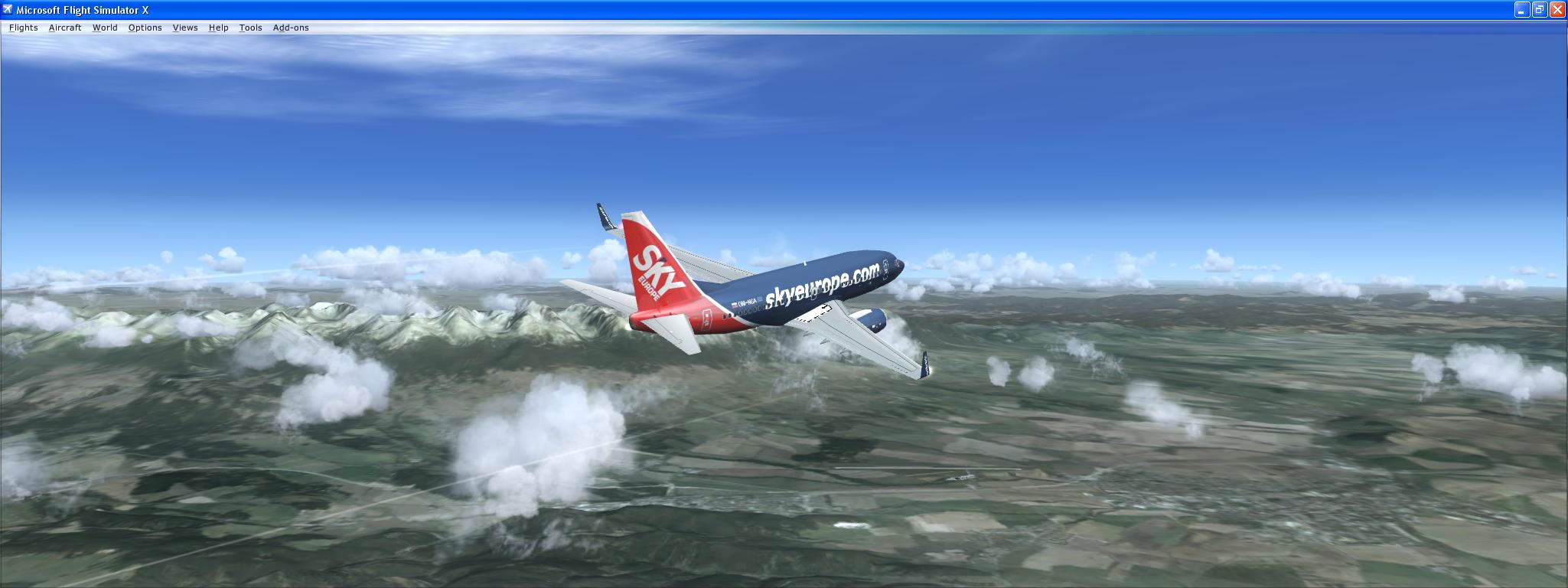Open the Aircraft menu
Image resolution: width=1568 pixels, height=588 pixels.
(x=64, y=28)
